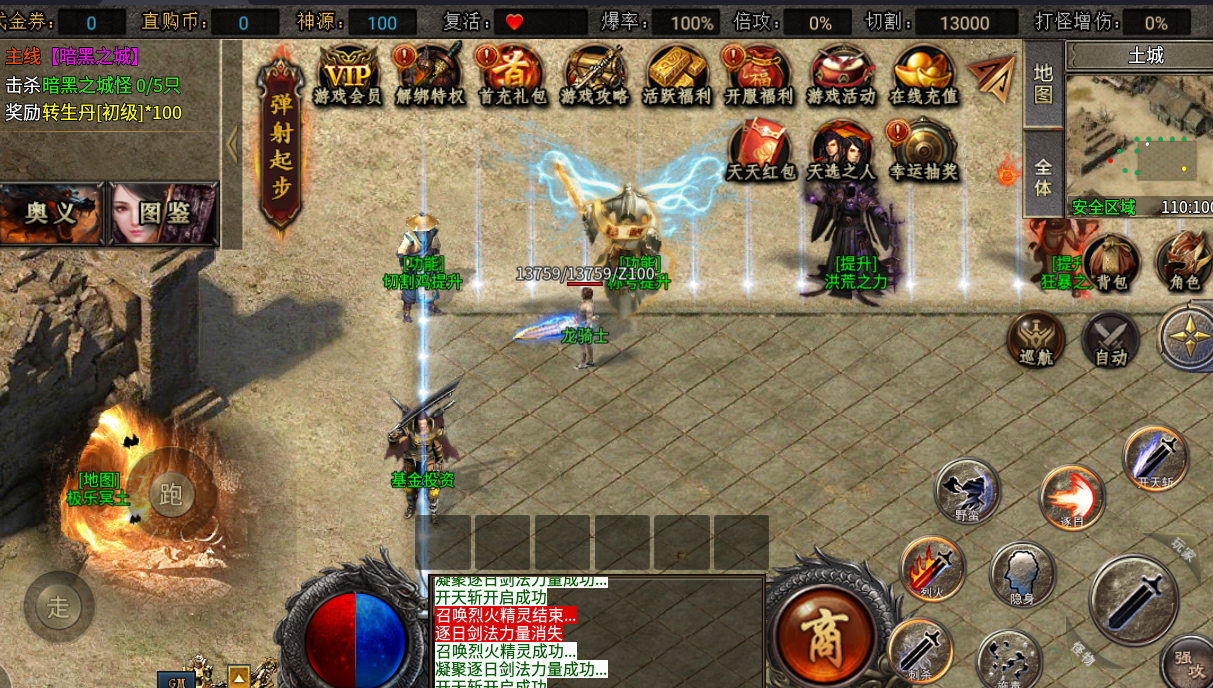The image size is (1213, 688).
Task: Switch to the 地图 map tab
Action: [1043, 84]
